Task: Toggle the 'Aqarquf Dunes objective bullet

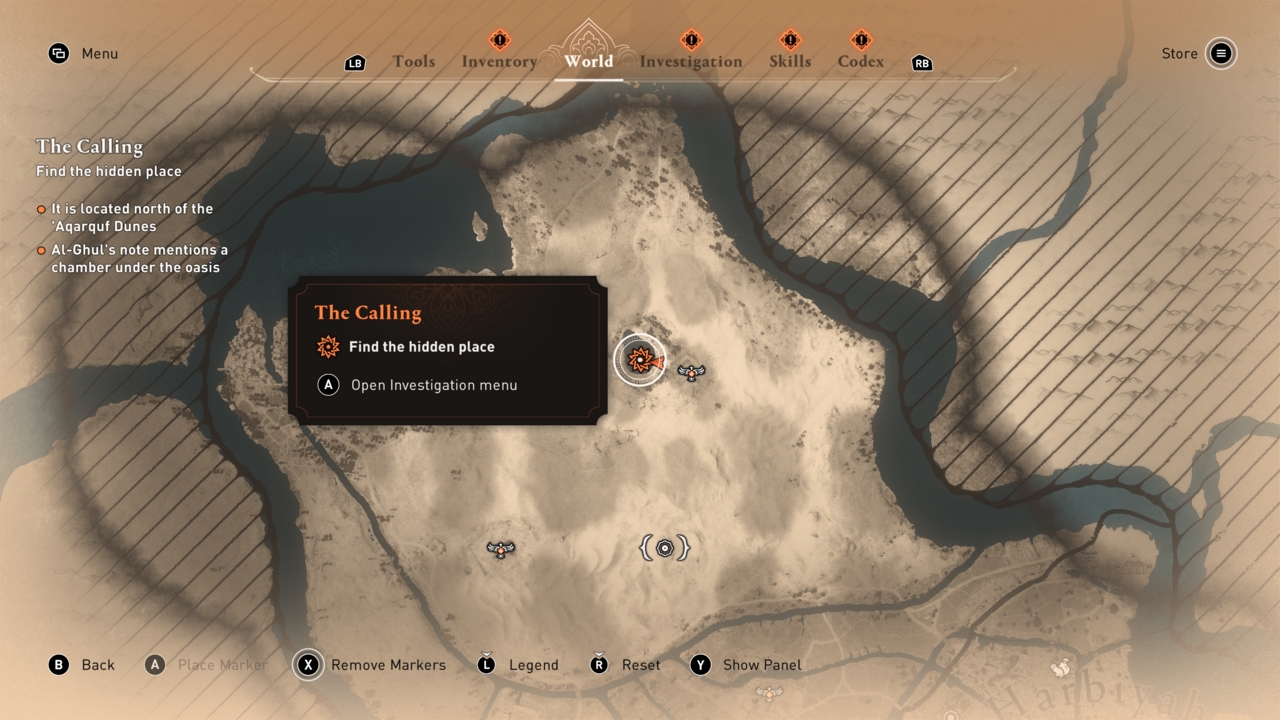Action: (41, 209)
